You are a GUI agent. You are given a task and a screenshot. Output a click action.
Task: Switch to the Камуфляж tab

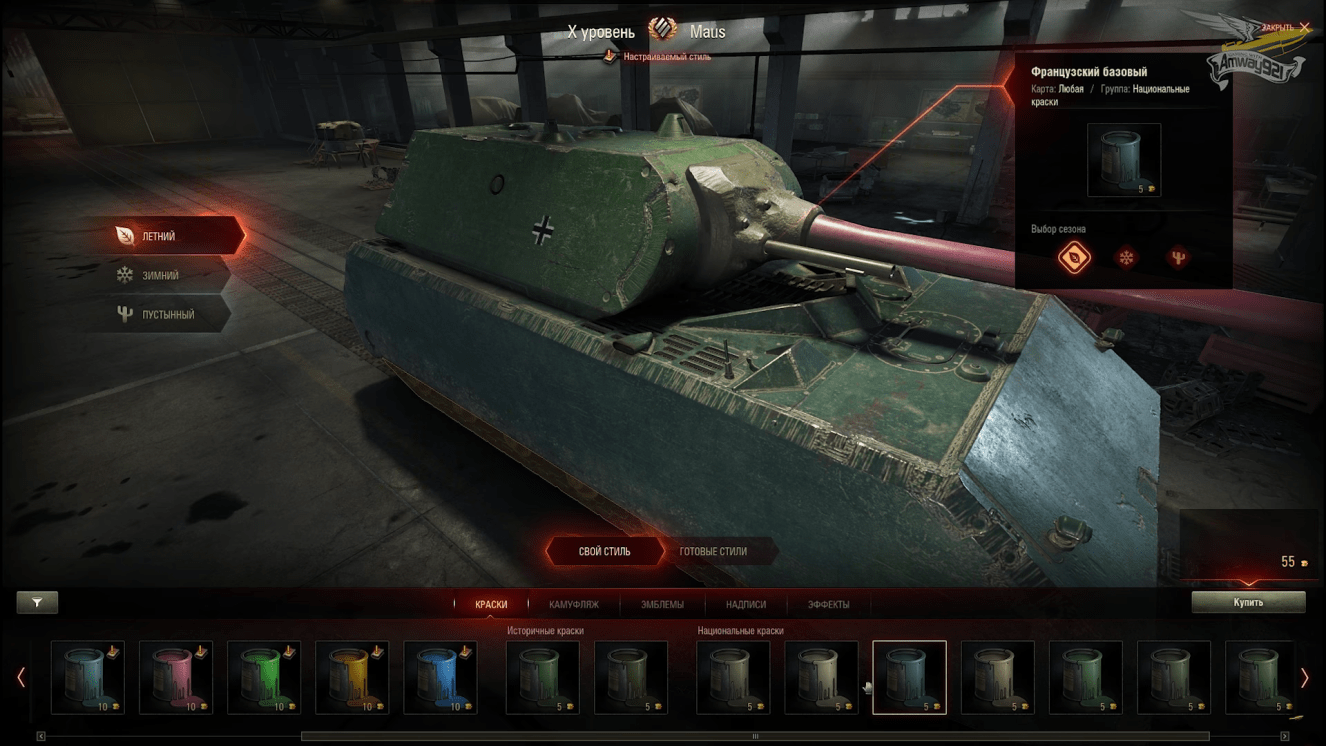click(574, 604)
